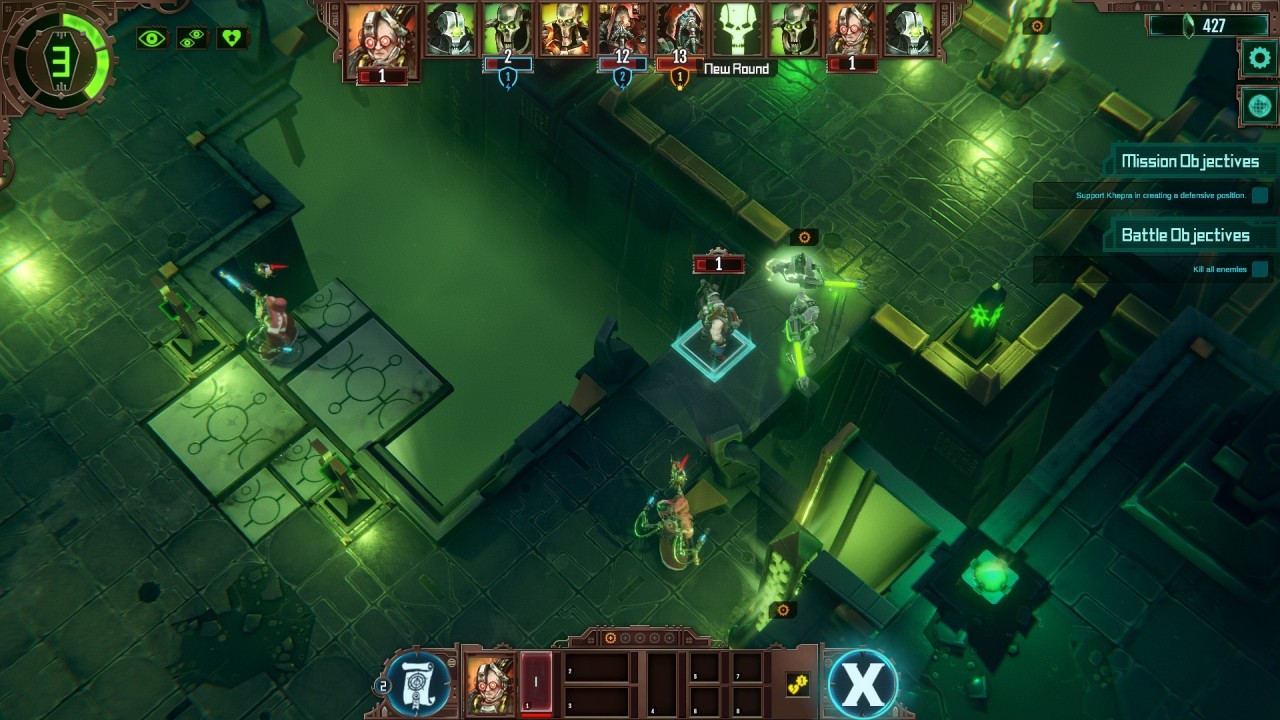1280x720 pixels.
Task: Click the green heart status icon
Action: 232,38
